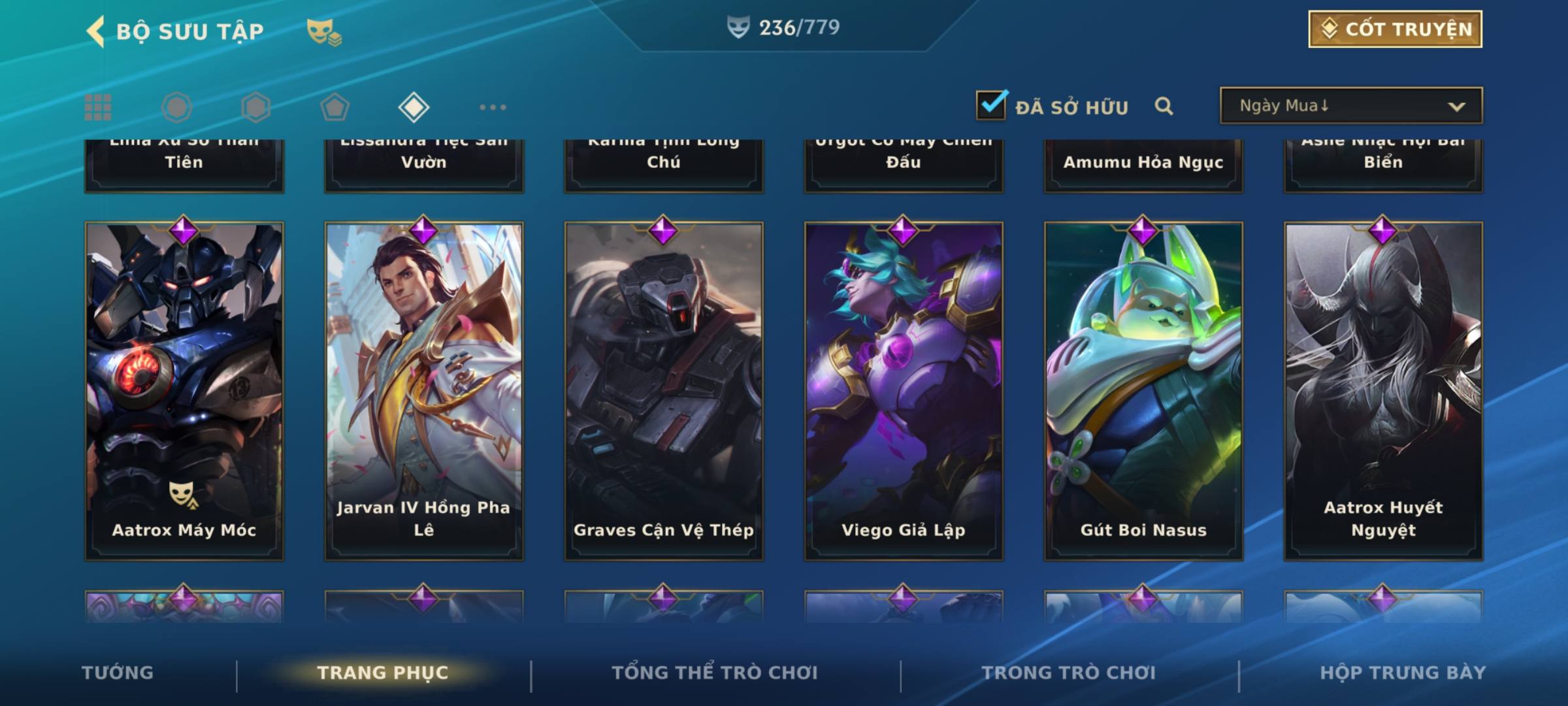
Task: Open the Jarvan IV Hồng Pha Lê skin
Action: coord(424,391)
